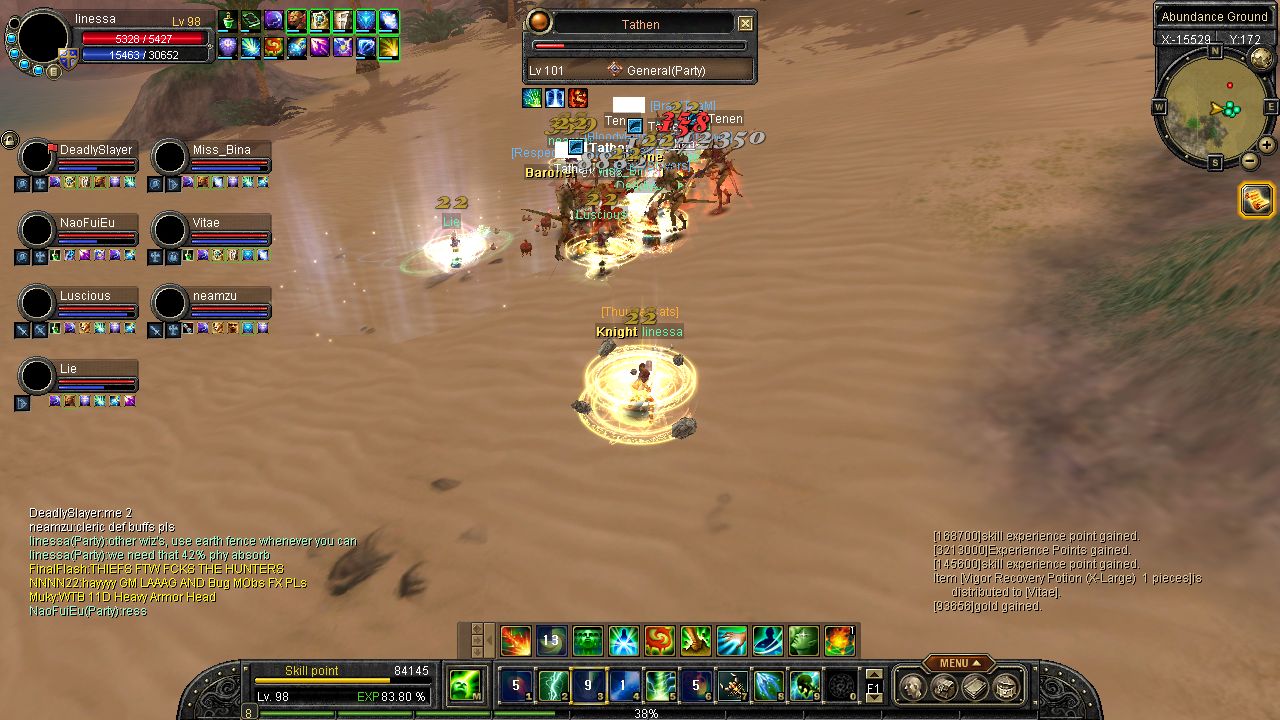Open the quest scroll icon
This screenshot has height=720, width=1280.
tap(1257, 200)
